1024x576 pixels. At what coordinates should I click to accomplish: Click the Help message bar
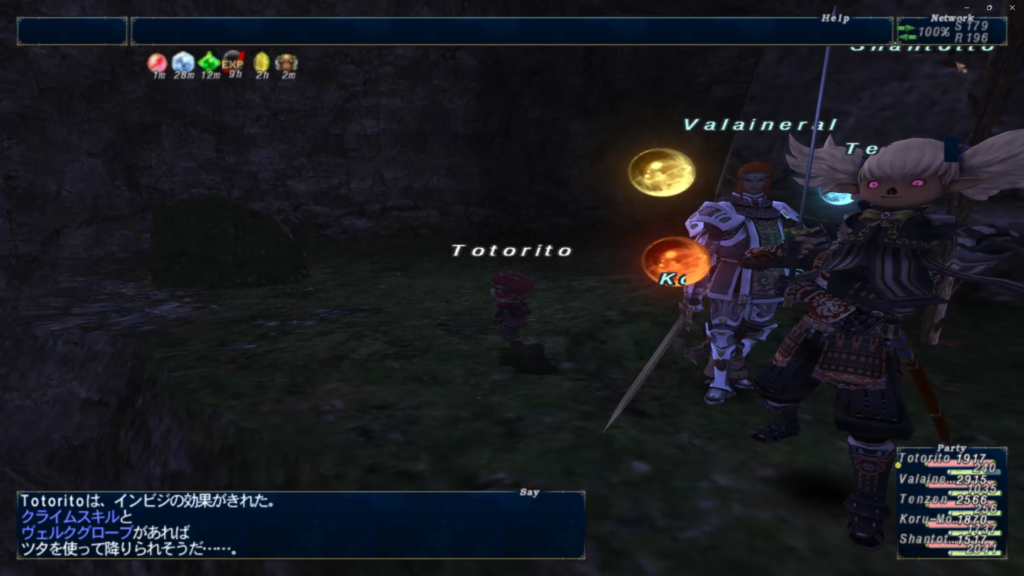[x=510, y=31]
